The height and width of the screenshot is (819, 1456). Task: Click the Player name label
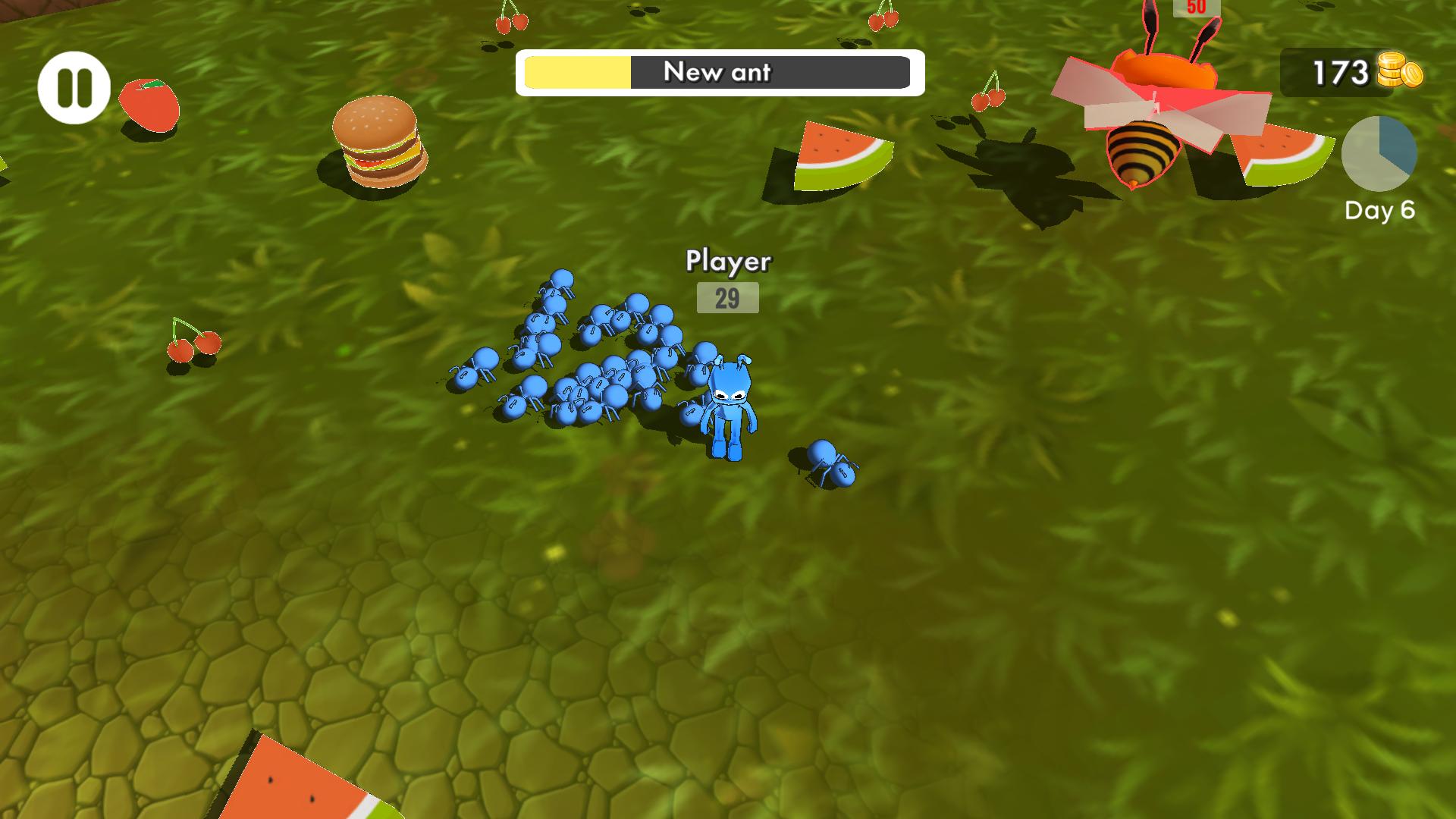[x=729, y=260]
